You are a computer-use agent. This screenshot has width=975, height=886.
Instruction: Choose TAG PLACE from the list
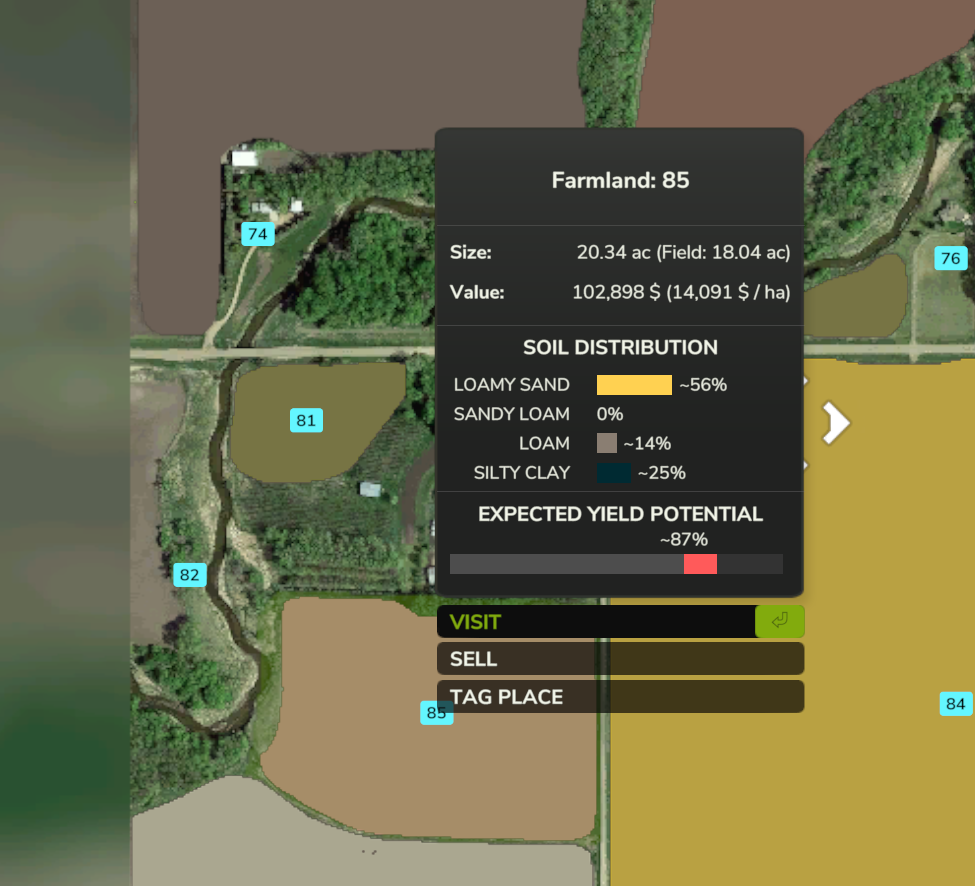click(620, 697)
